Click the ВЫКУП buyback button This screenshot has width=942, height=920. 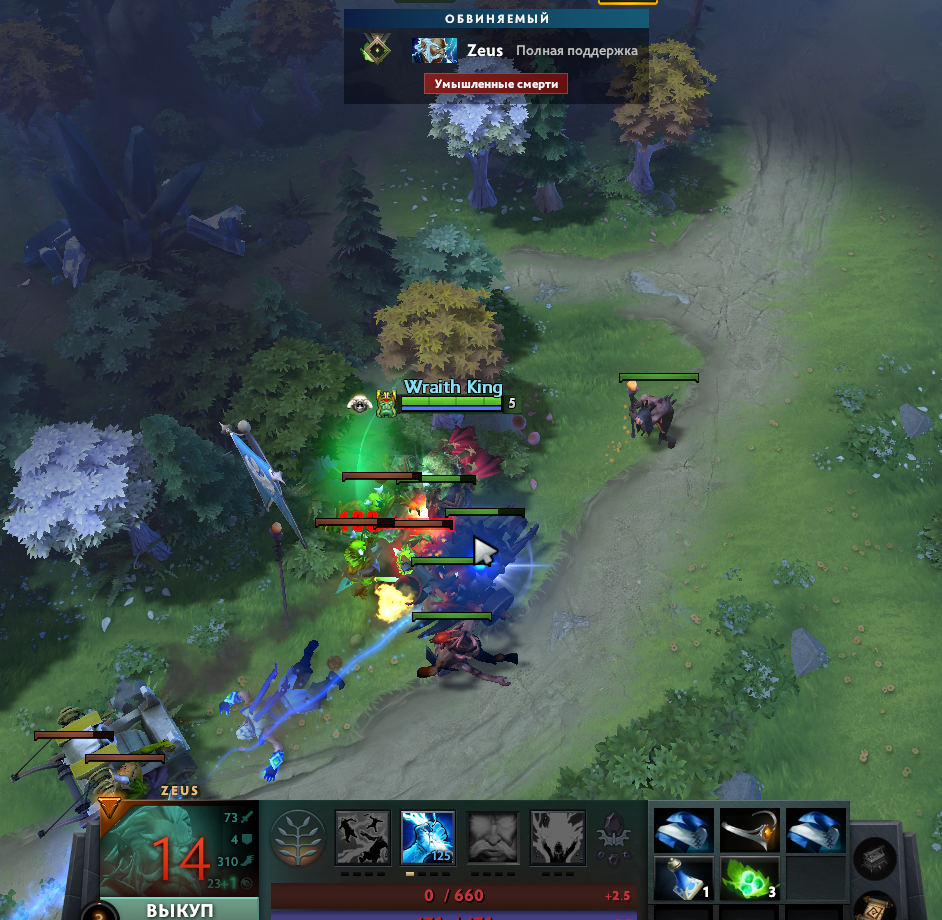(x=180, y=911)
